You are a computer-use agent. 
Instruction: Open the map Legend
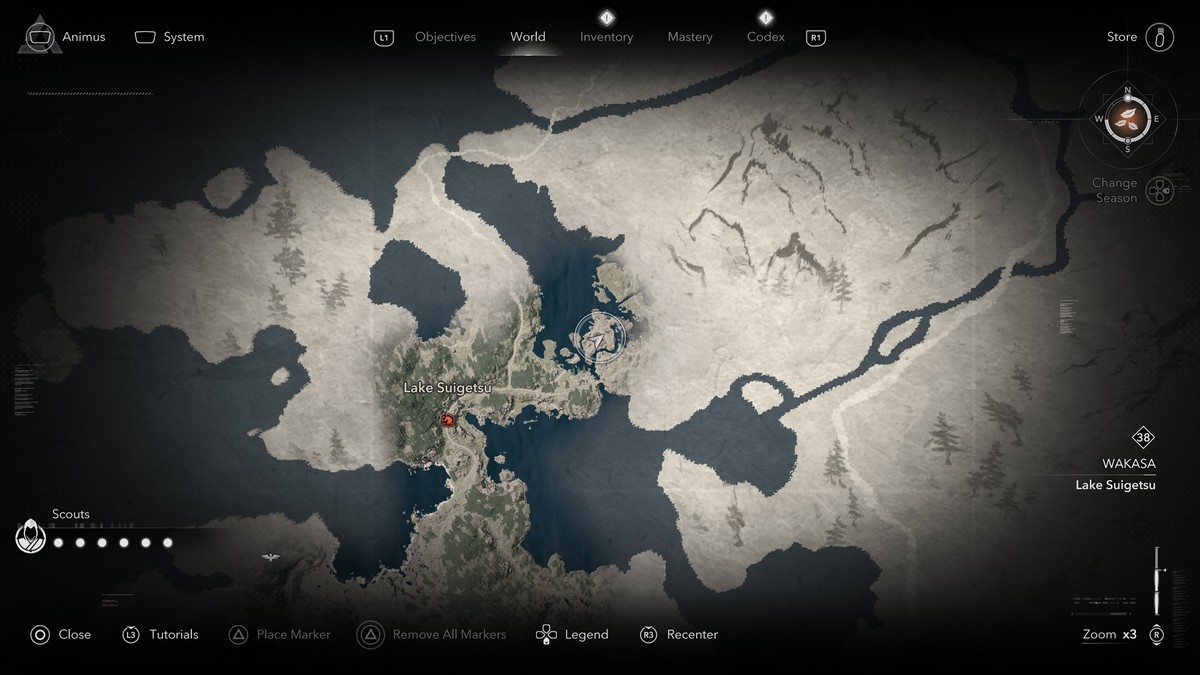point(573,634)
